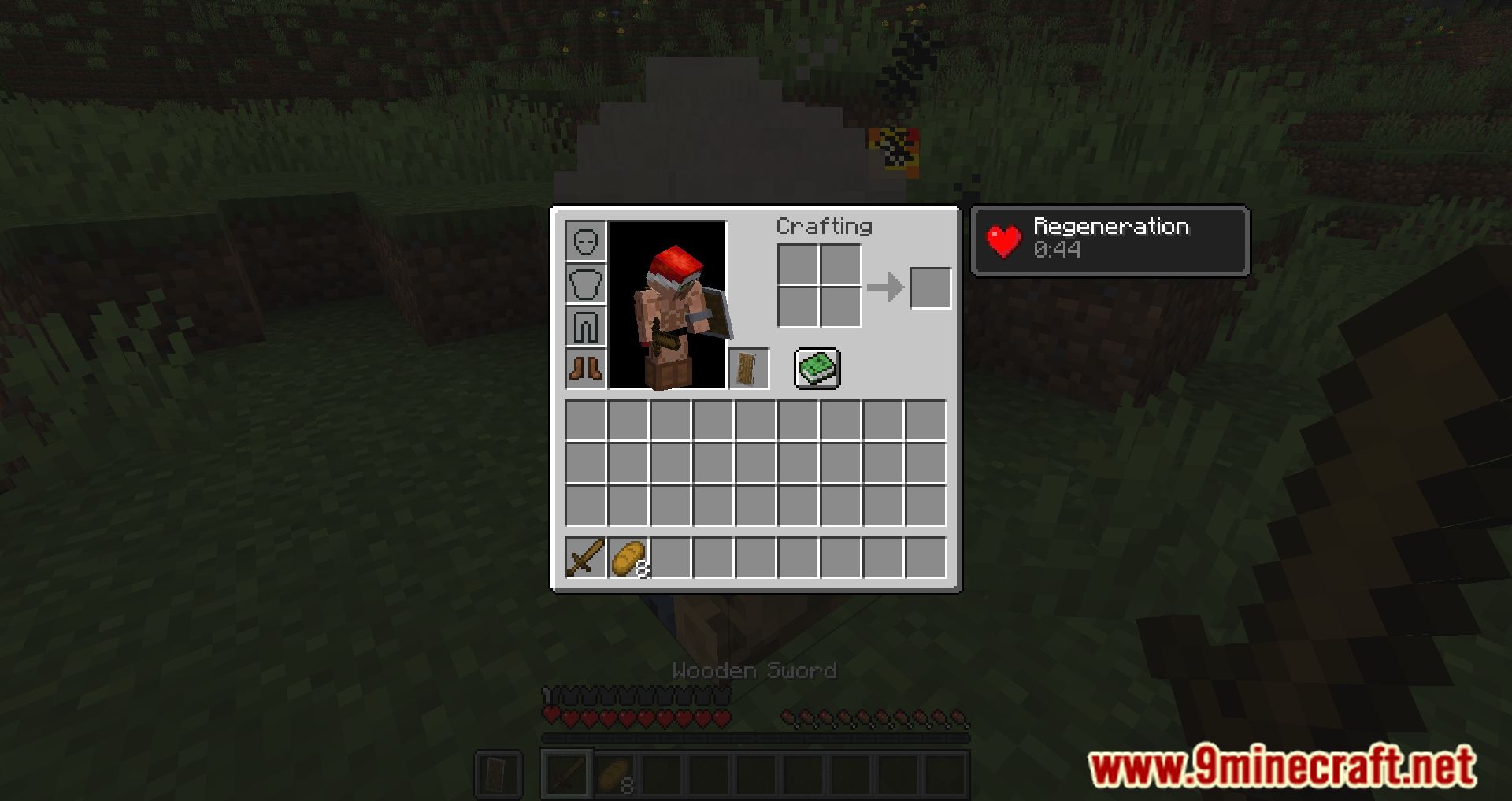Select the helmet armor slot
This screenshot has height=801, width=1512.
(585, 240)
